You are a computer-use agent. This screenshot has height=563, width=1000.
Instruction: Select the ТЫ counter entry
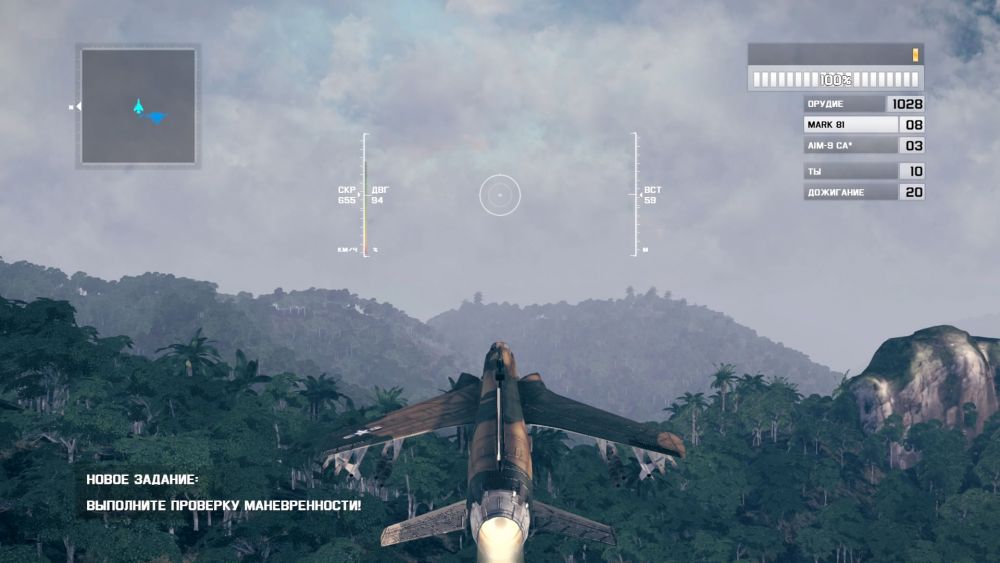pyautogui.click(x=850, y=171)
